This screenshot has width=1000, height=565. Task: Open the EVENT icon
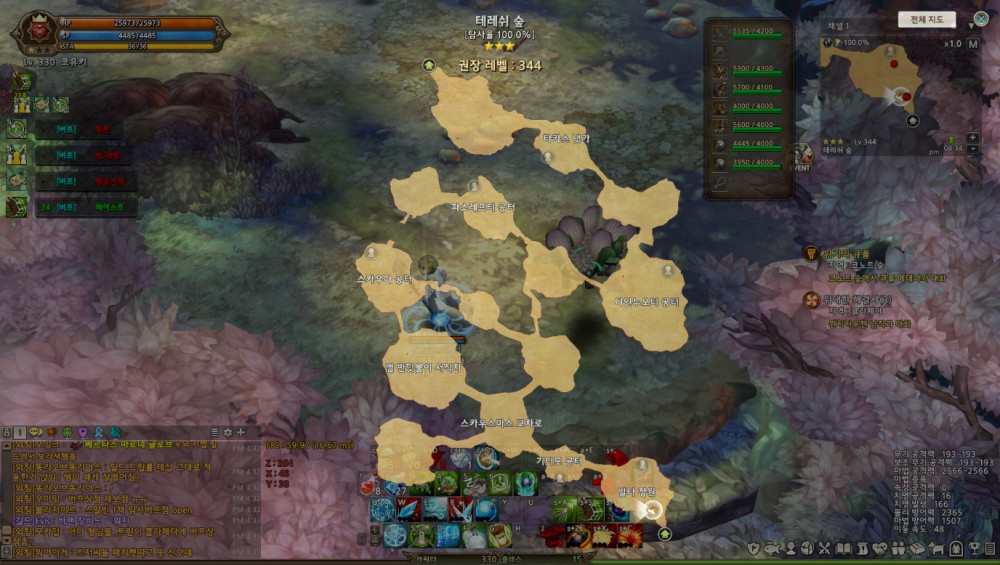[801, 158]
